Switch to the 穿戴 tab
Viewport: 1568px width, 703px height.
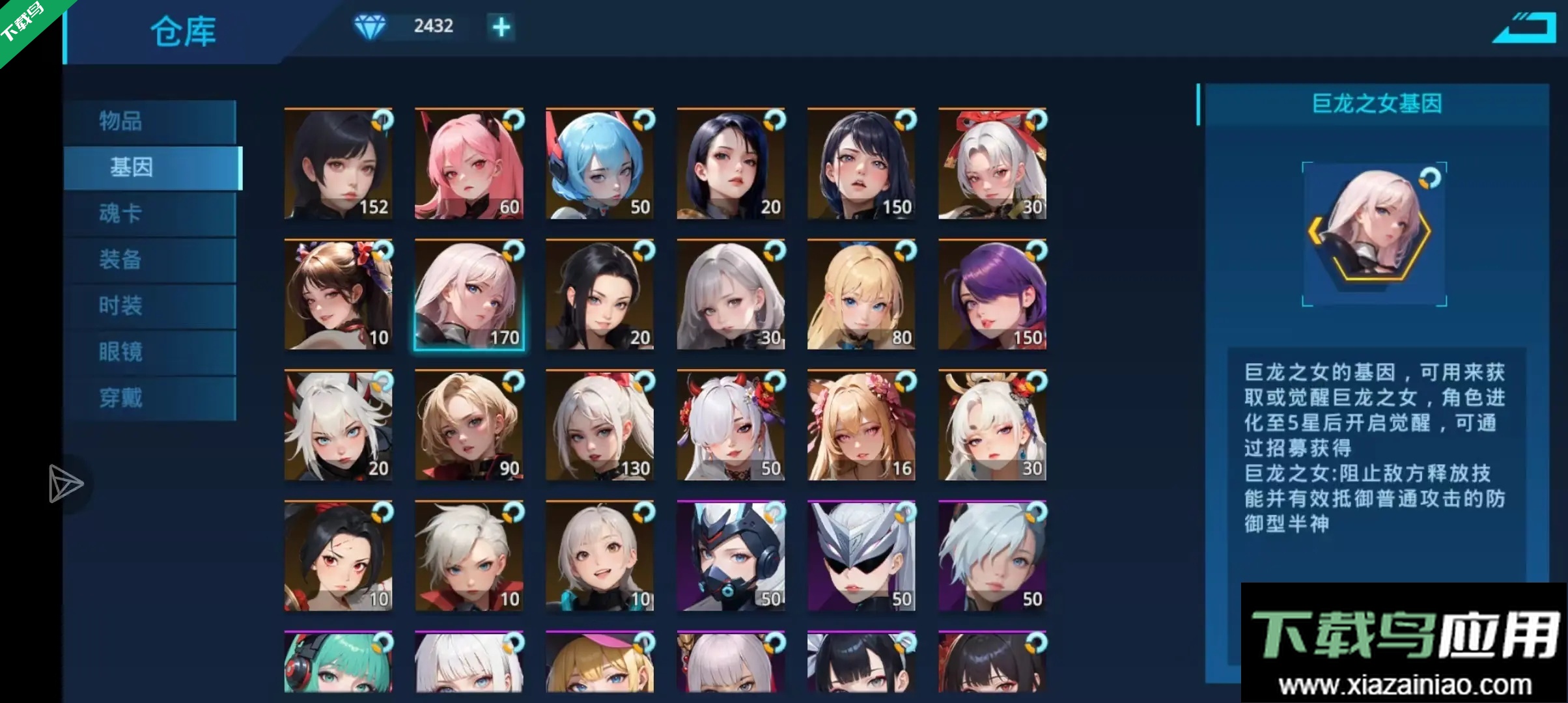click(150, 398)
